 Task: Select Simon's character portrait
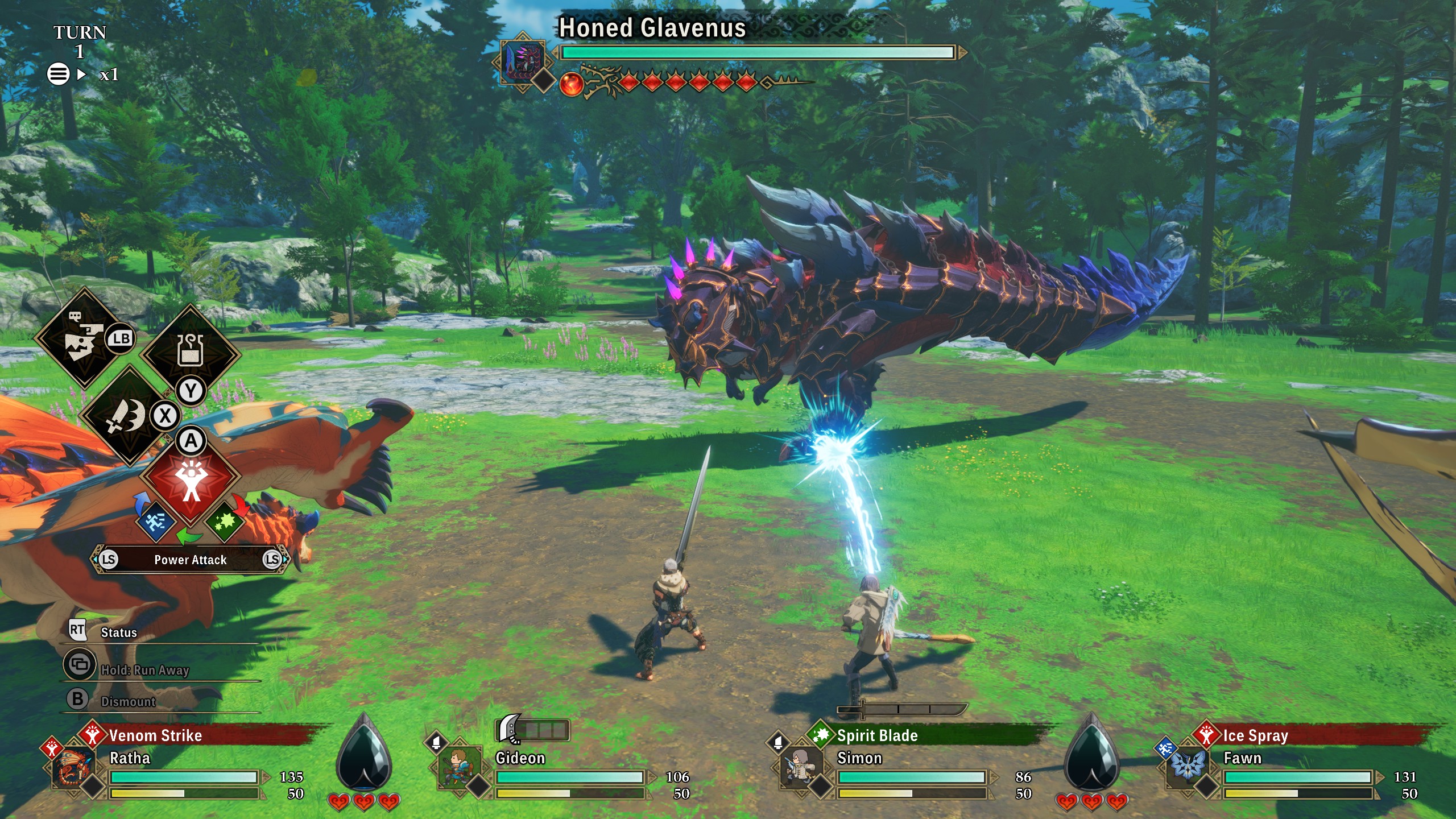click(x=800, y=767)
